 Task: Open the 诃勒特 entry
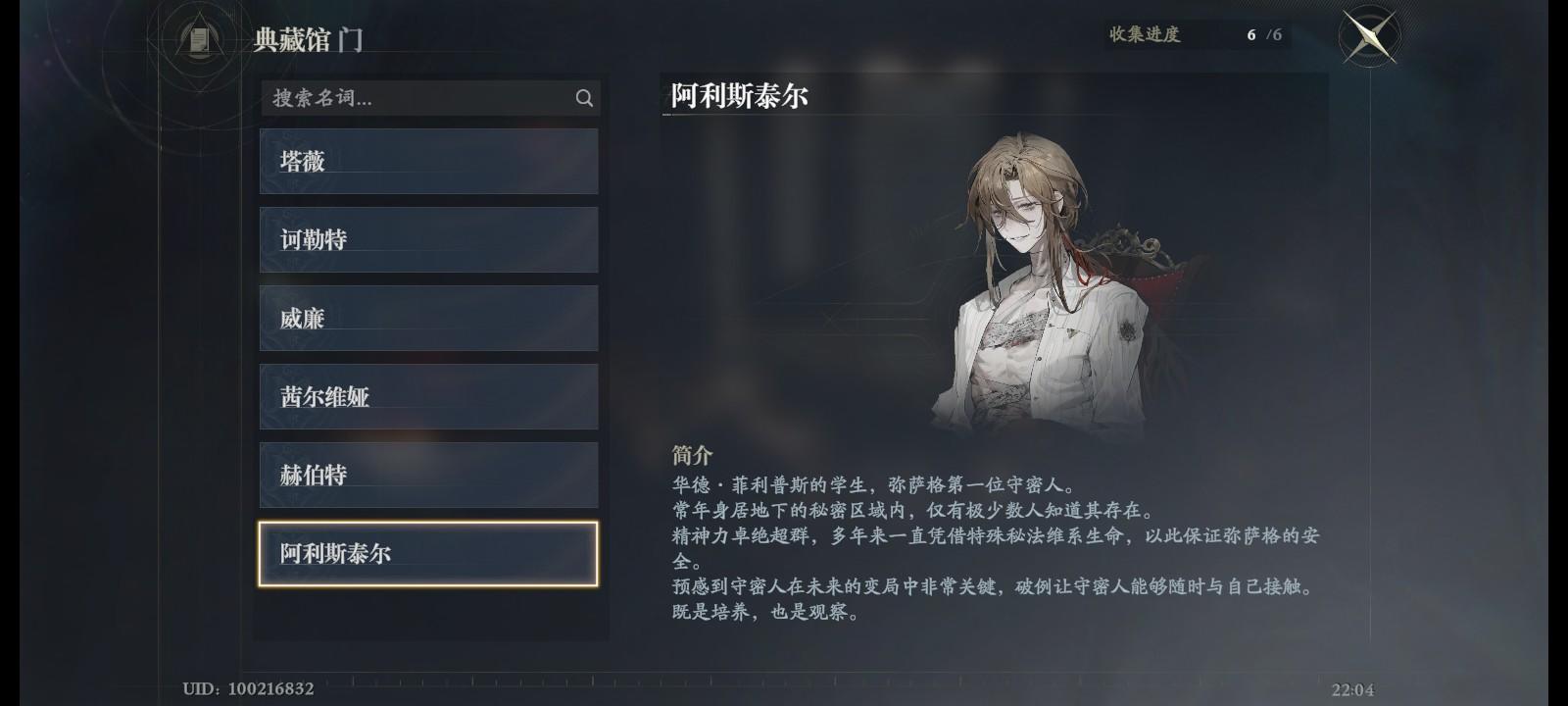pyautogui.click(x=428, y=238)
